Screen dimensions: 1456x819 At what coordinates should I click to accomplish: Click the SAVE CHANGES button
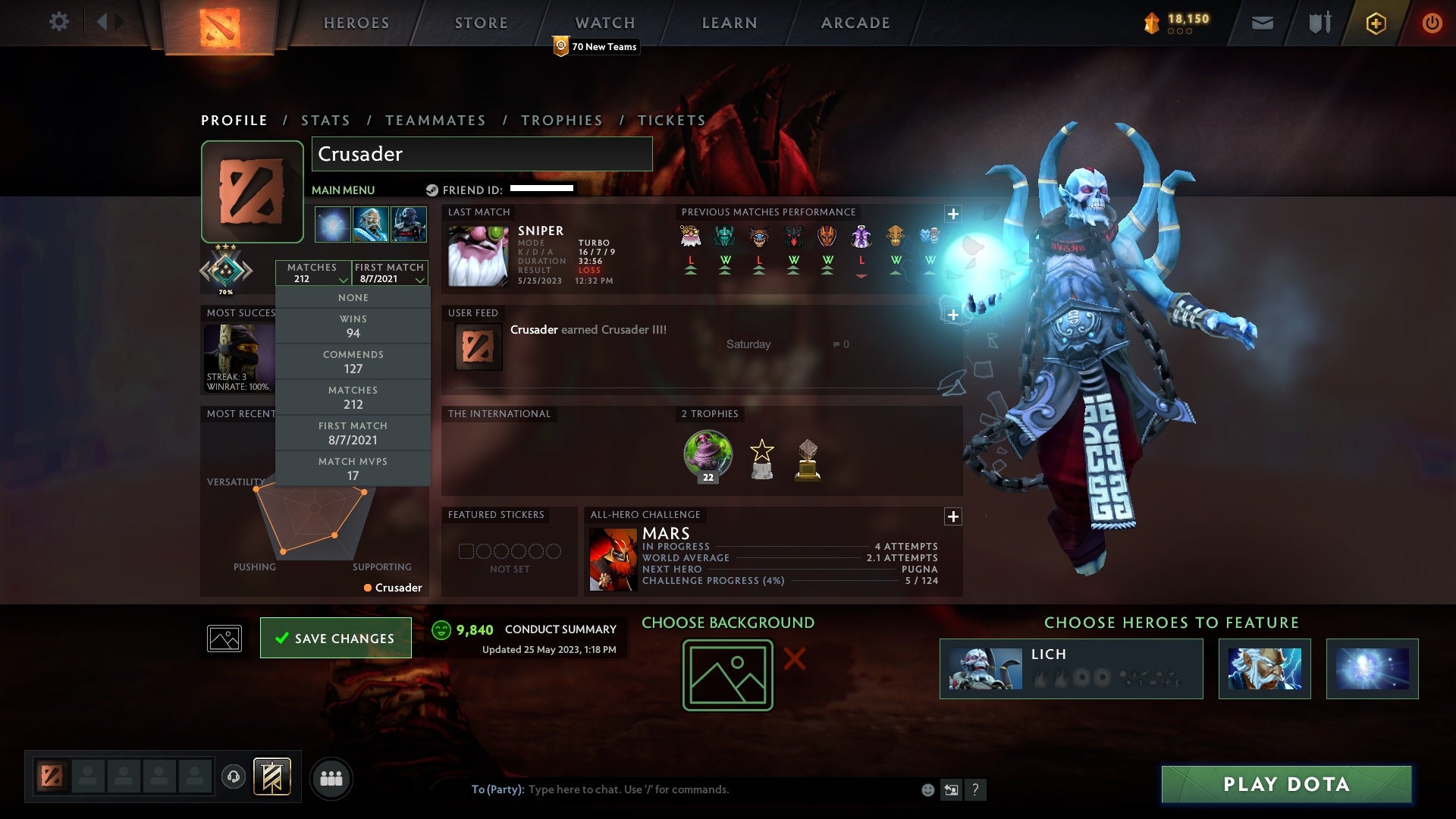tap(335, 638)
